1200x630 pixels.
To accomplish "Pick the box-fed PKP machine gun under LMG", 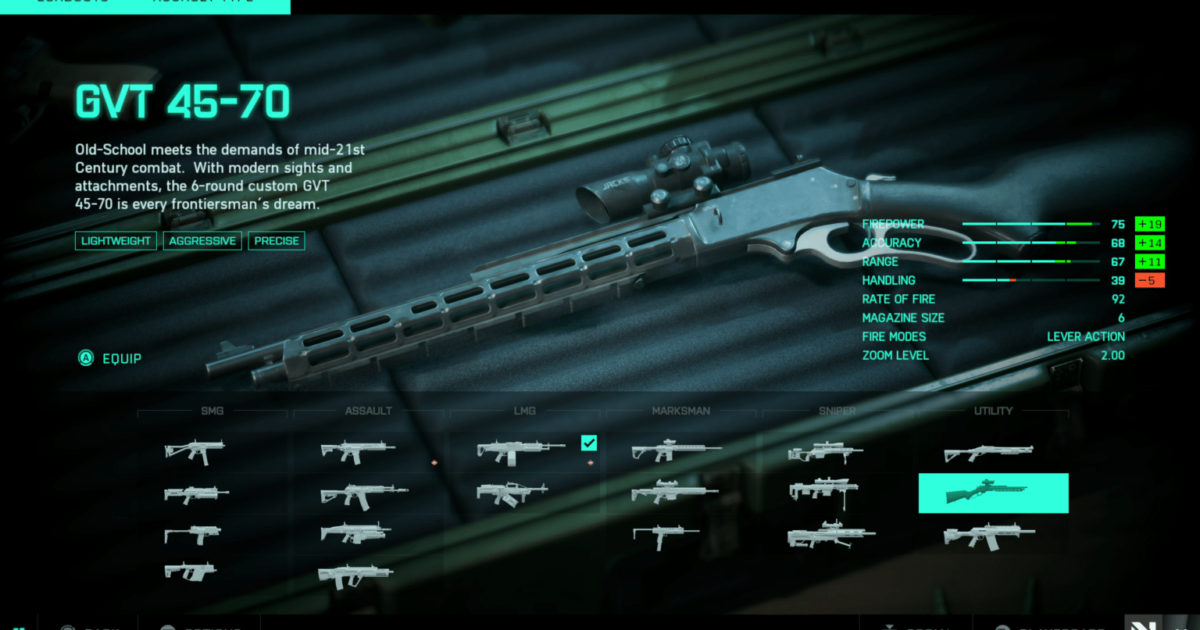I will coord(512,493).
